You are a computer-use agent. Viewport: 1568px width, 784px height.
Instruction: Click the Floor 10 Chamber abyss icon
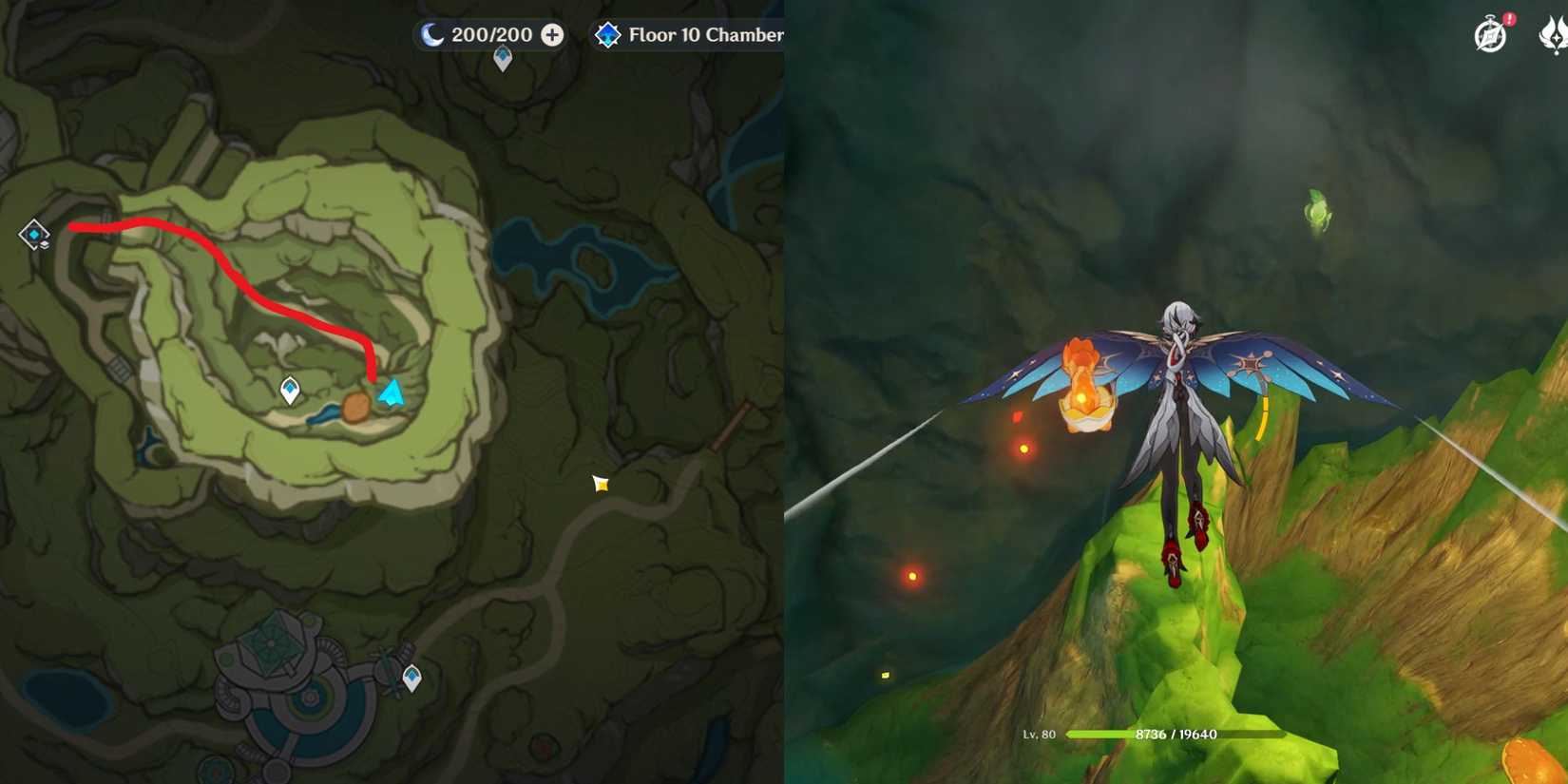608,34
